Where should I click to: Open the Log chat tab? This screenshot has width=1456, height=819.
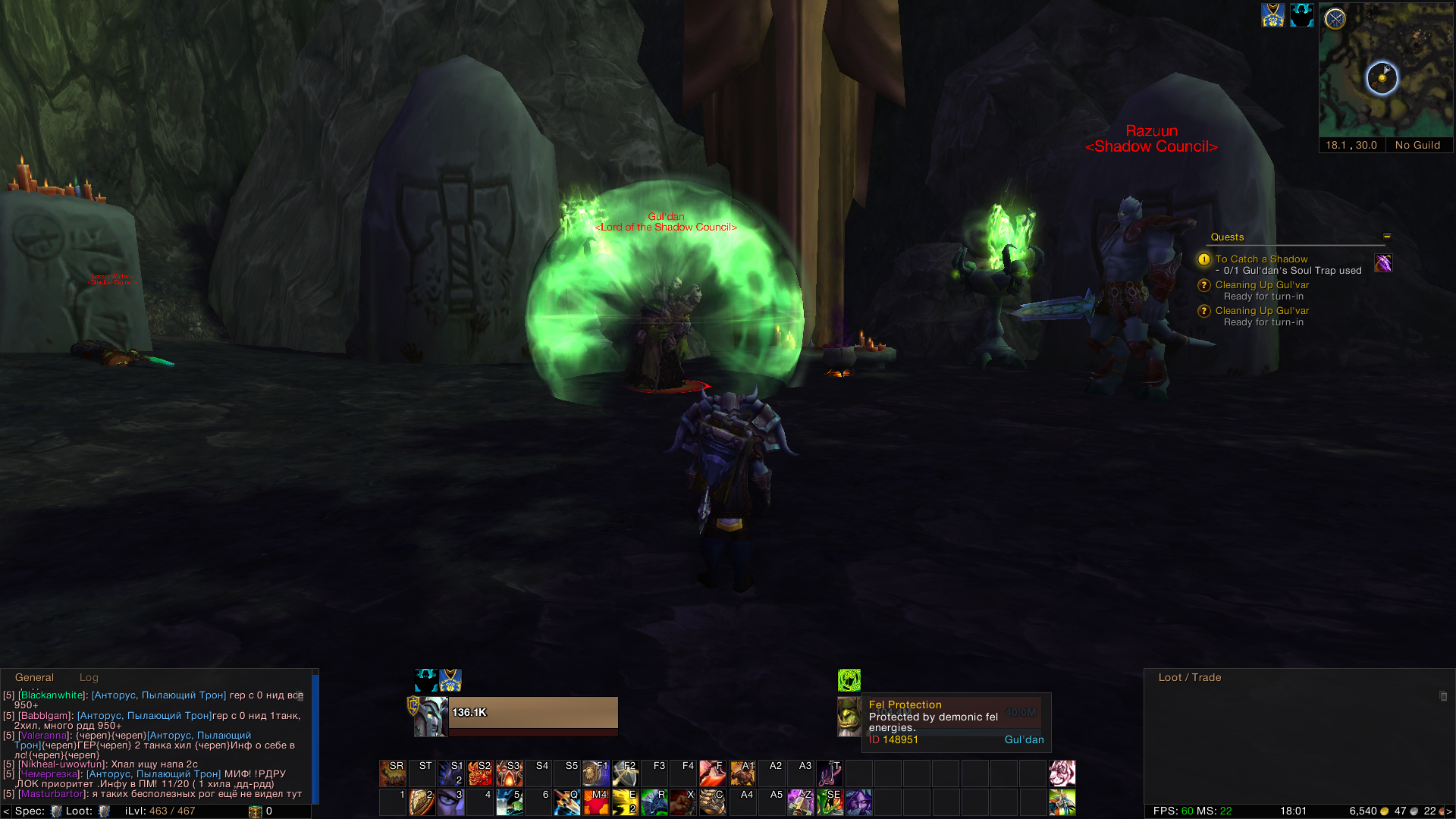(x=89, y=678)
